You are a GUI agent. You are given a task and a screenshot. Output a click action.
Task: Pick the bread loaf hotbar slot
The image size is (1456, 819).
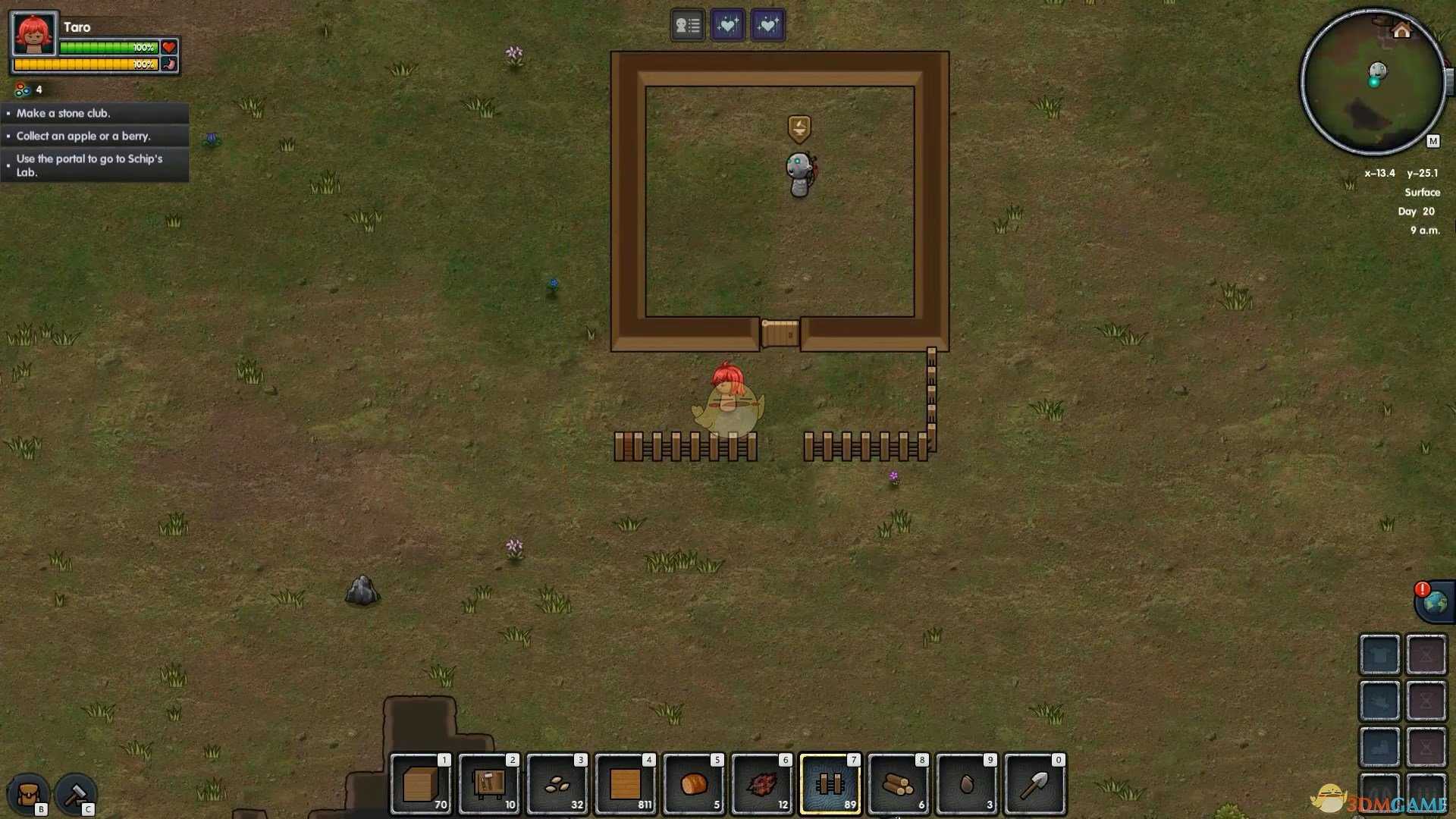click(694, 784)
